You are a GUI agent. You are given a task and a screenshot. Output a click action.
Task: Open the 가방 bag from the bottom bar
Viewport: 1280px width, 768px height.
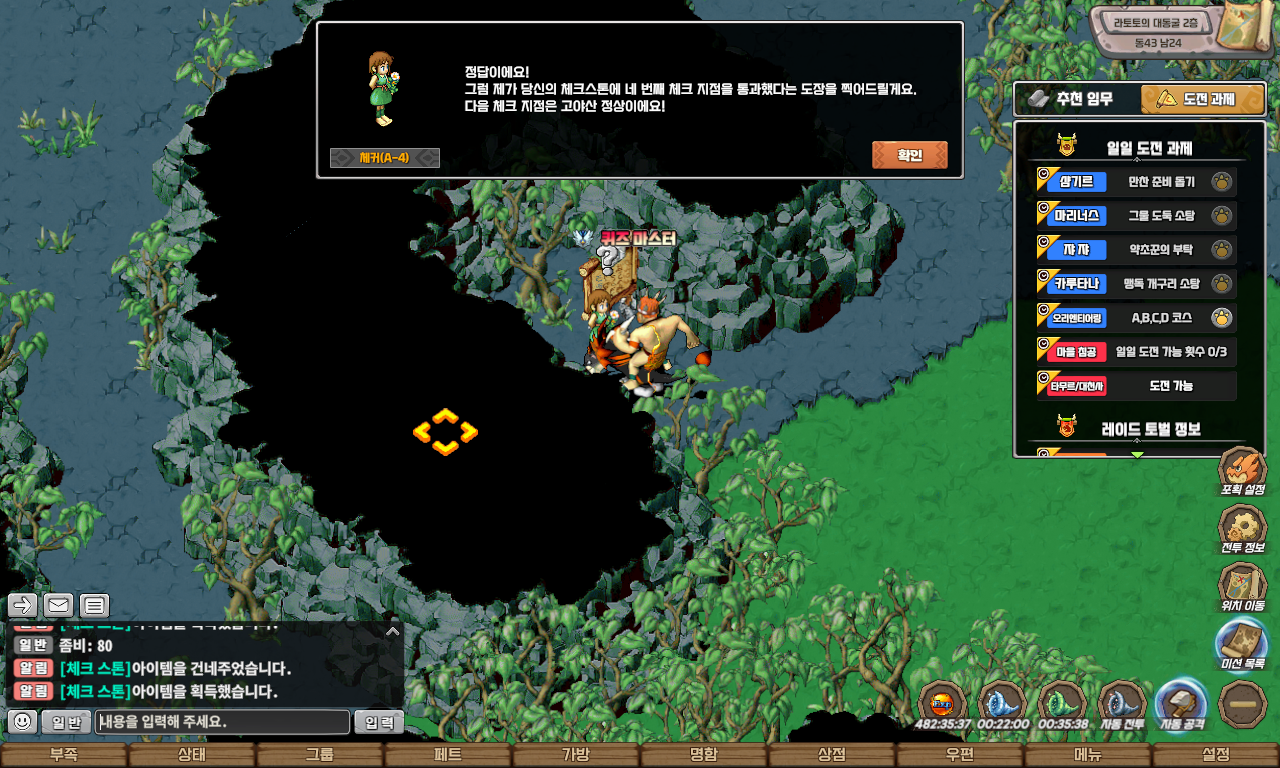(x=575, y=755)
